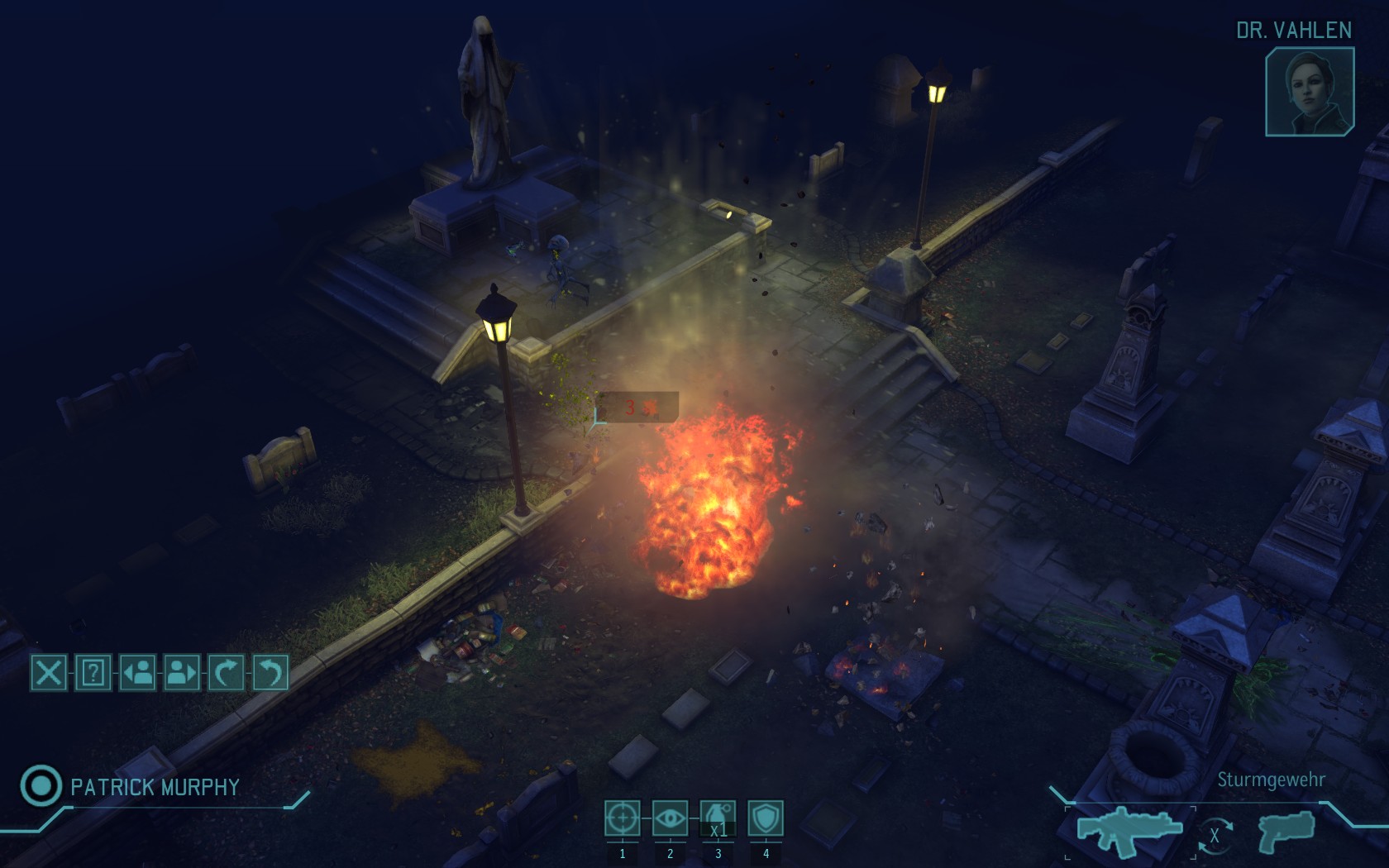Select the frag grenade ability
The height and width of the screenshot is (868, 1389).
[x=718, y=818]
